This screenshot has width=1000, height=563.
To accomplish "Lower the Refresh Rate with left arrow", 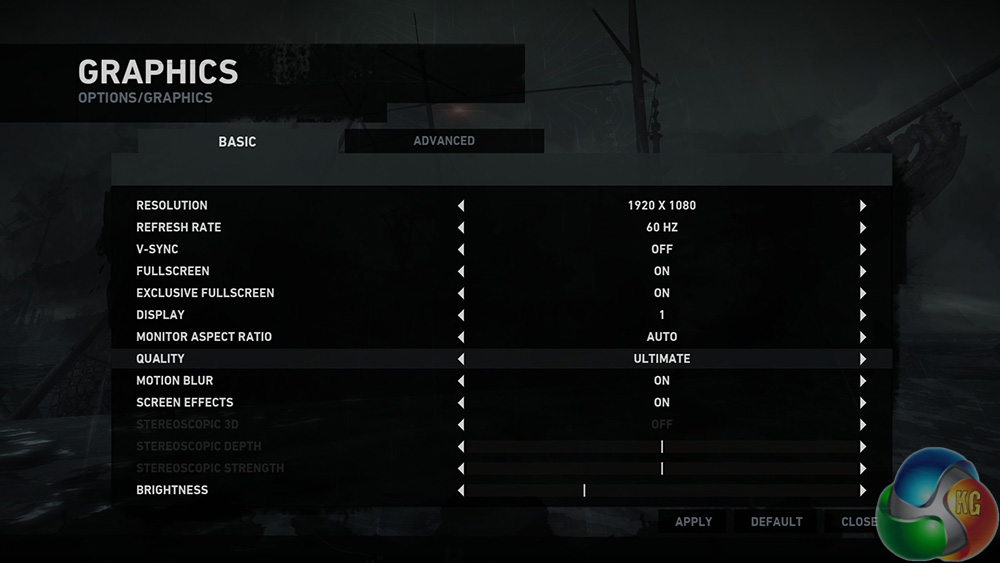I will (461, 228).
